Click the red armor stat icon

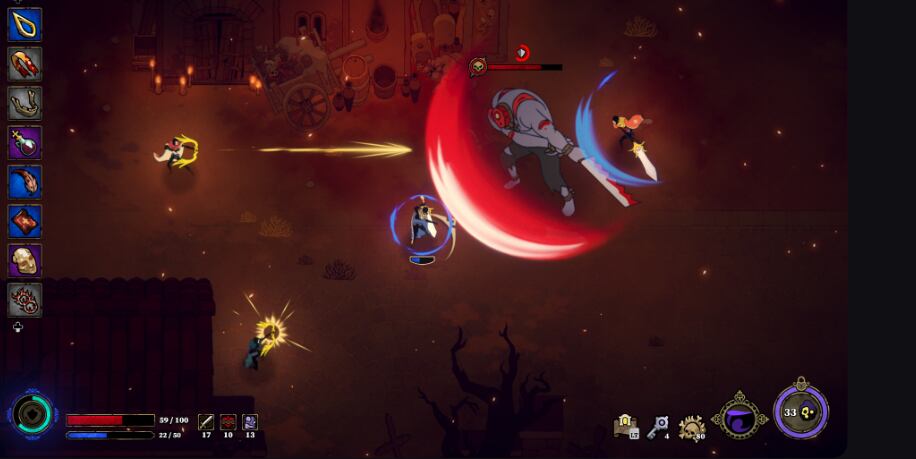coord(228,422)
